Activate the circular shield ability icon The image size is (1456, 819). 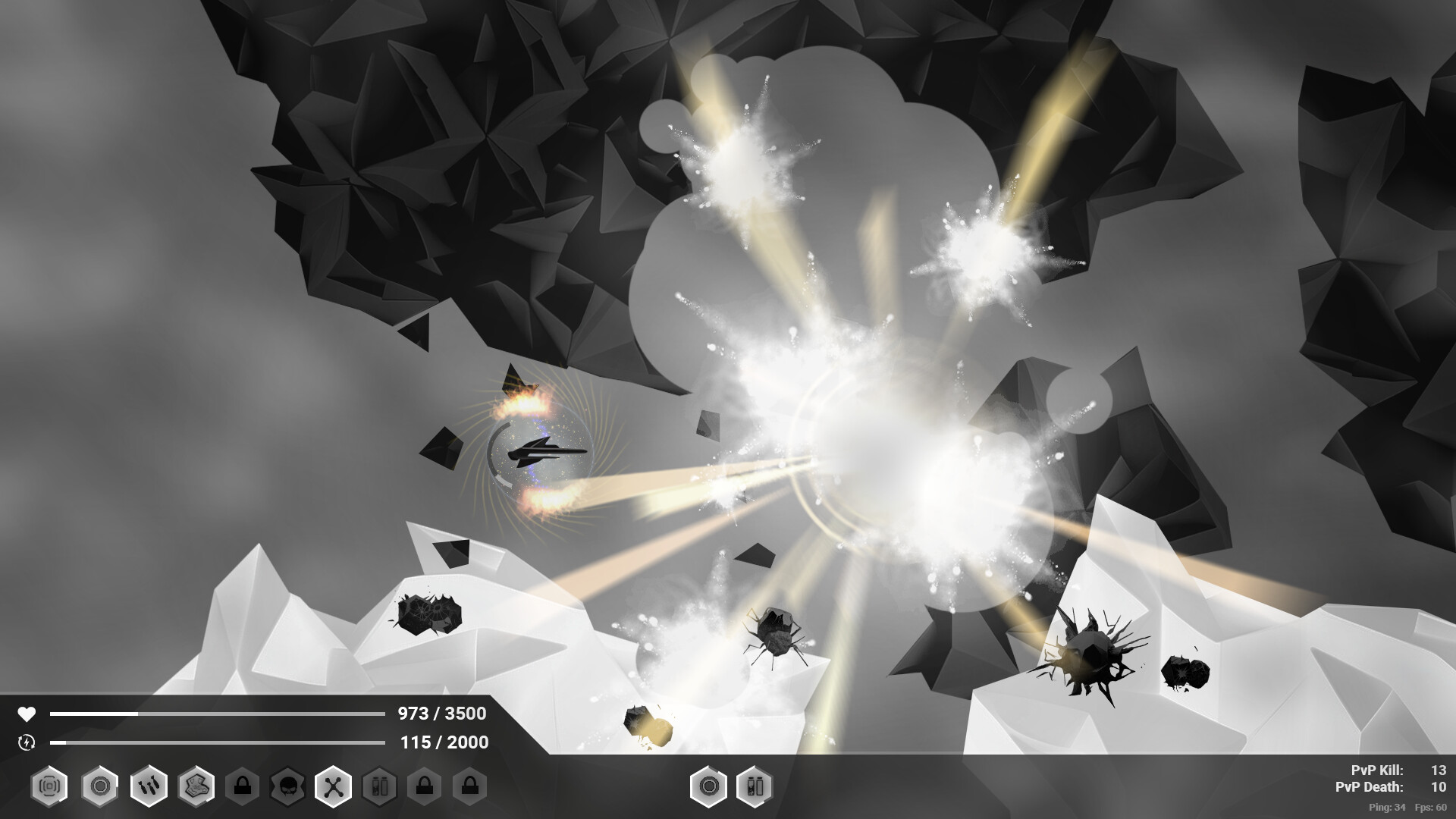point(99,786)
